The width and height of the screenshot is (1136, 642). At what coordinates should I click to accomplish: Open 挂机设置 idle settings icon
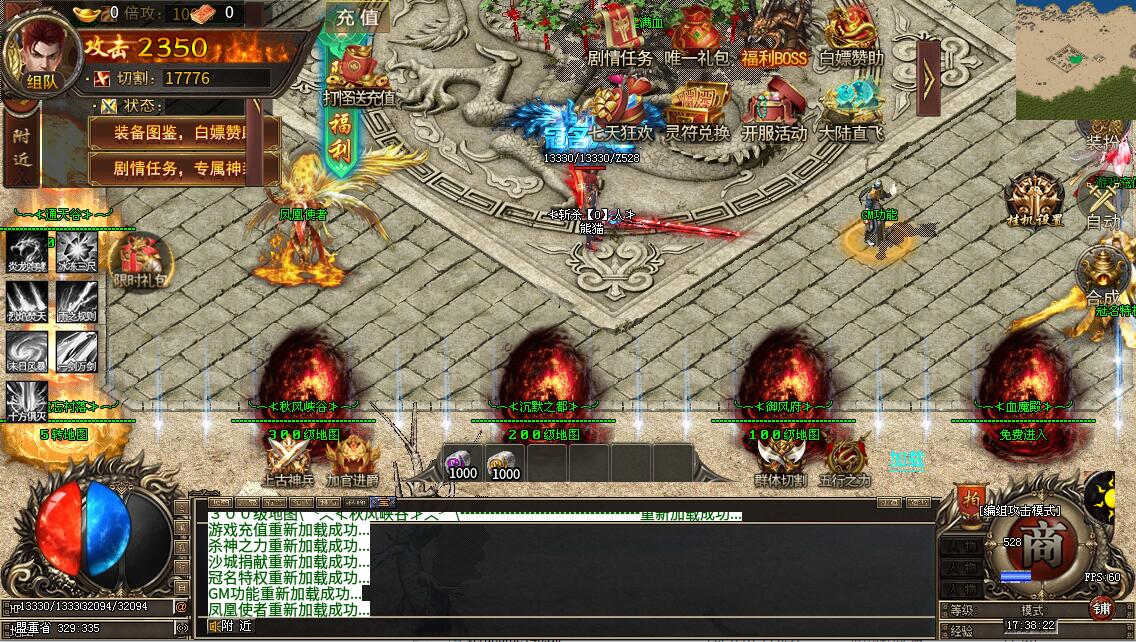point(1035,198)
